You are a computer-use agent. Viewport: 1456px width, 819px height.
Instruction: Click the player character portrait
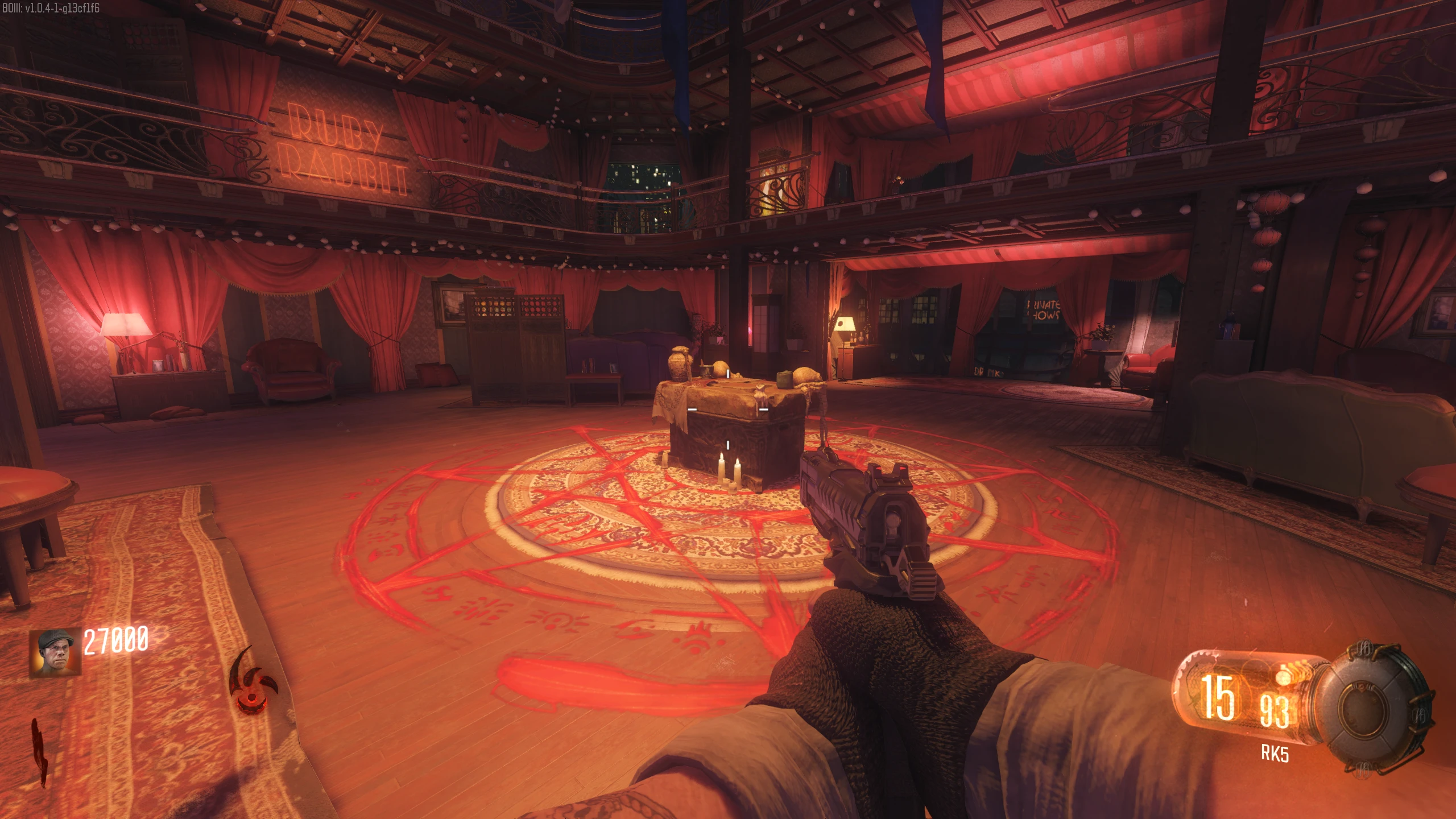55,652
